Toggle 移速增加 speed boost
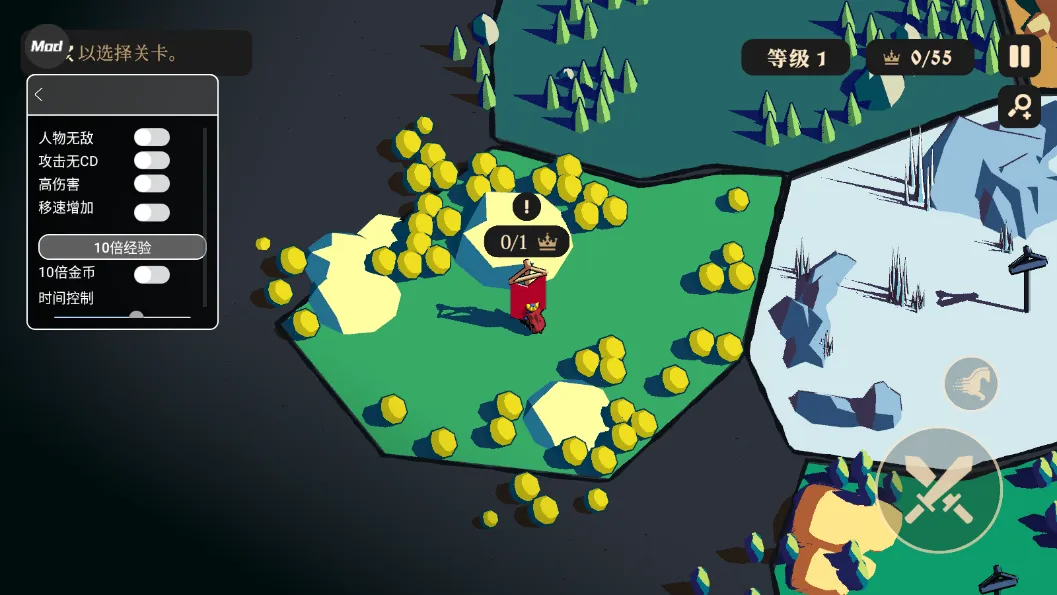This screenshot has width=1057, height=595. pyautogui.click(x=152, y=212)
